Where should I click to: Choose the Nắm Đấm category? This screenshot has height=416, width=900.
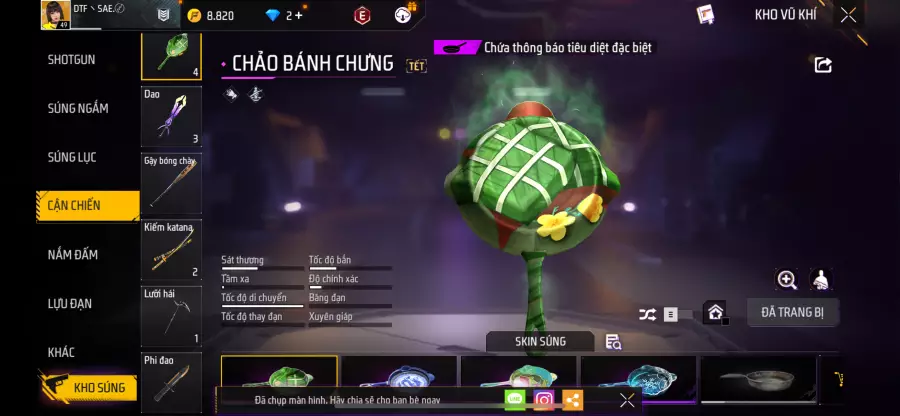(x=73, y=255)
